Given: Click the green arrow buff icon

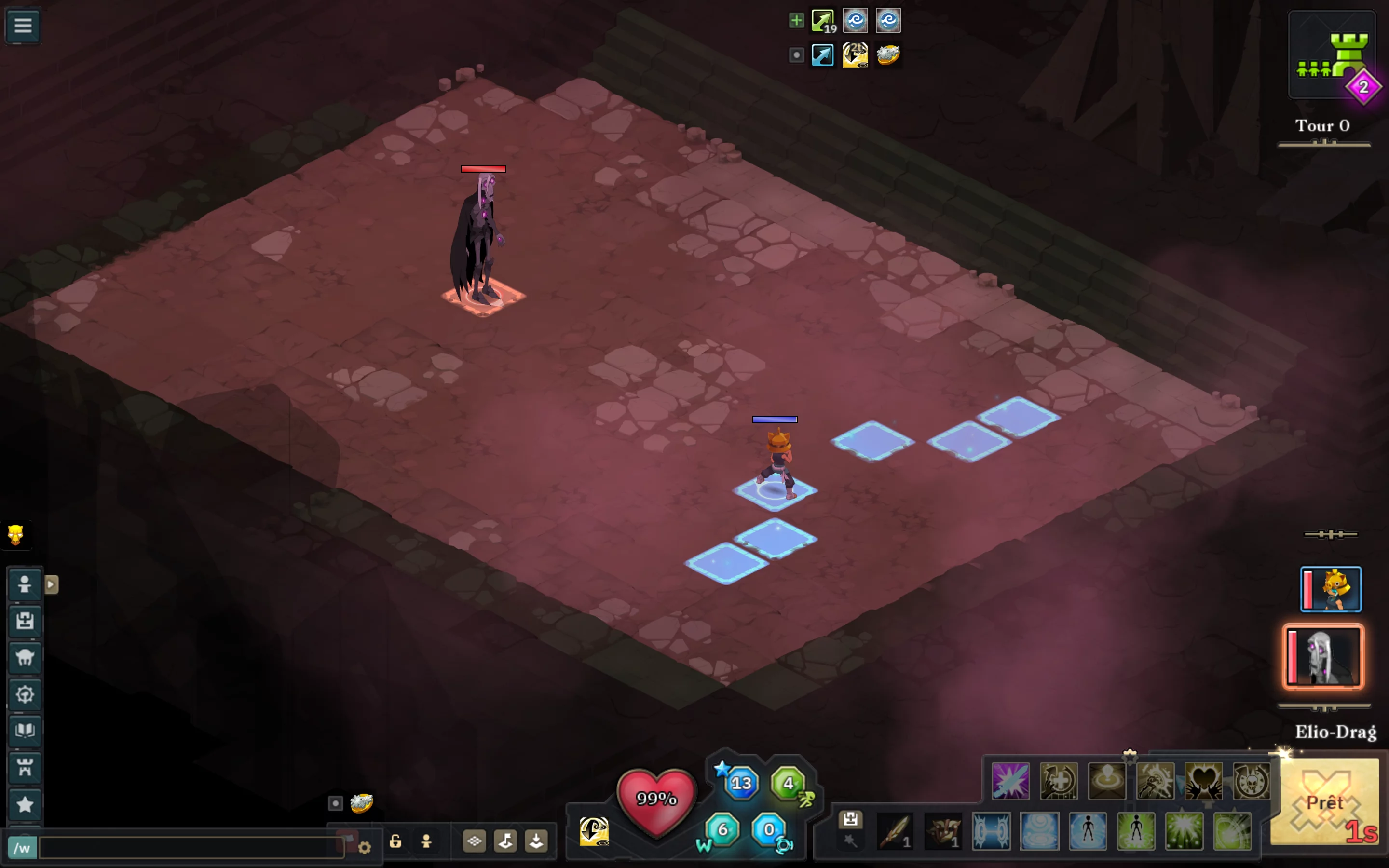Looking at the screenshot, I should point(822,21).
